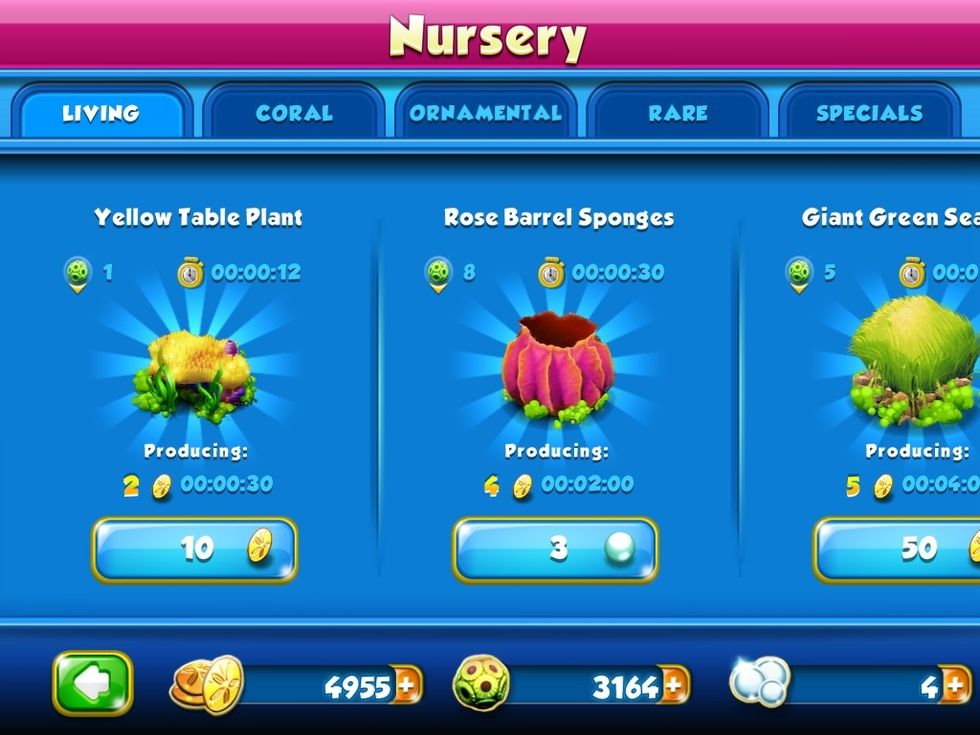Show the Rare category tab
The width and height of the screenshot is (980, 735).
(677, 112)
